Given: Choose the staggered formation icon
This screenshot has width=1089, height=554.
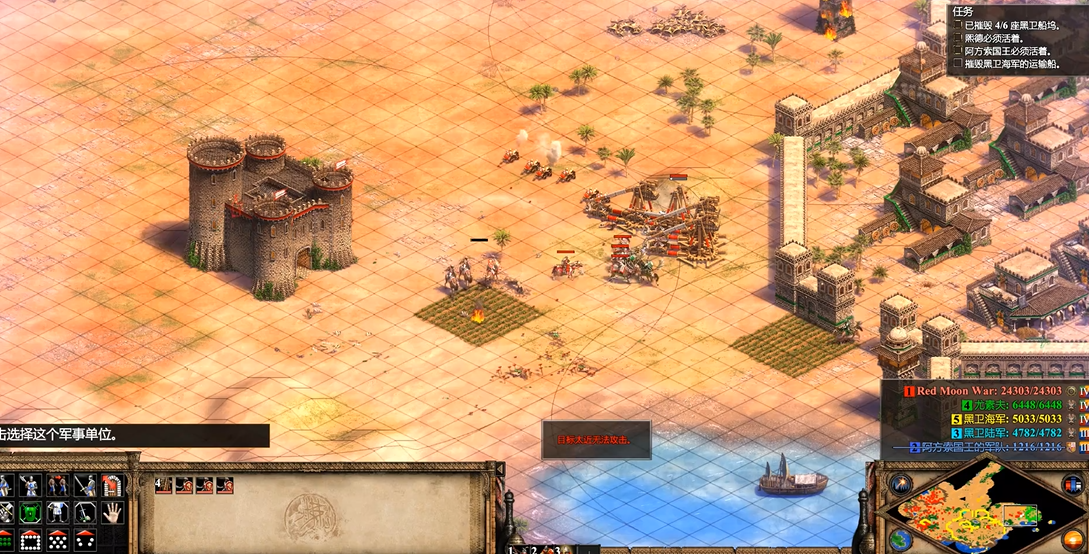Looking at the screenshot, I should (x=57, y=540).
